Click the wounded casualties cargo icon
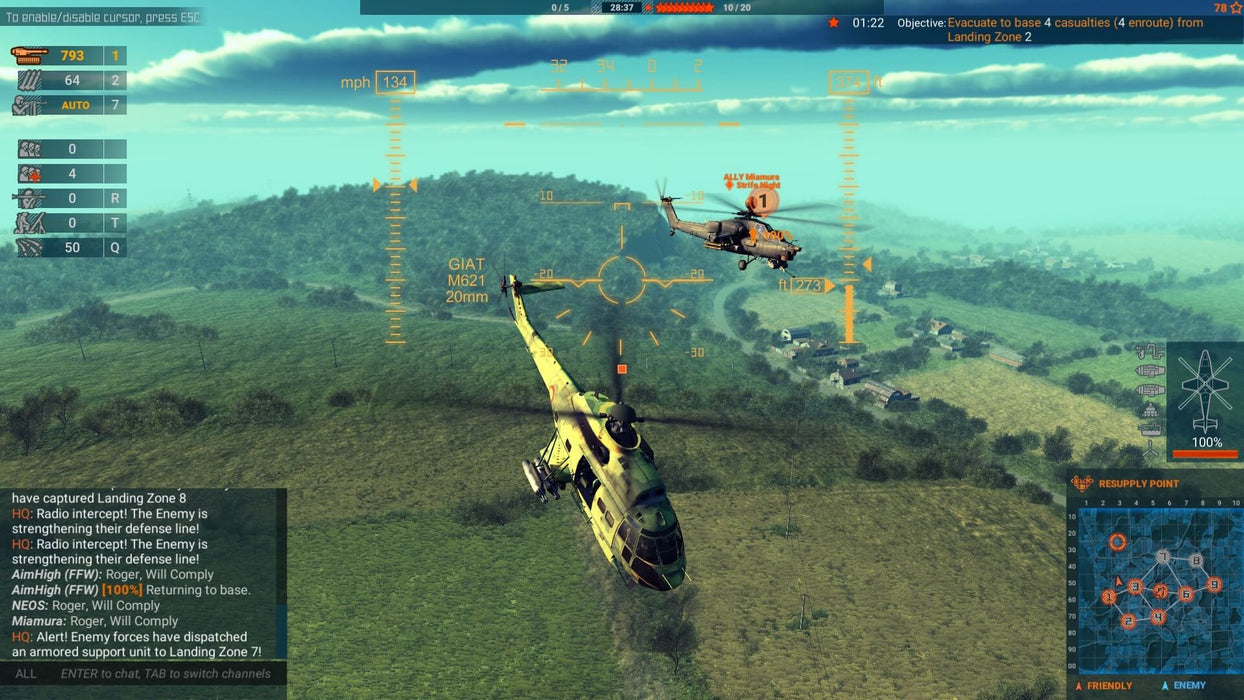 (30, 174)
